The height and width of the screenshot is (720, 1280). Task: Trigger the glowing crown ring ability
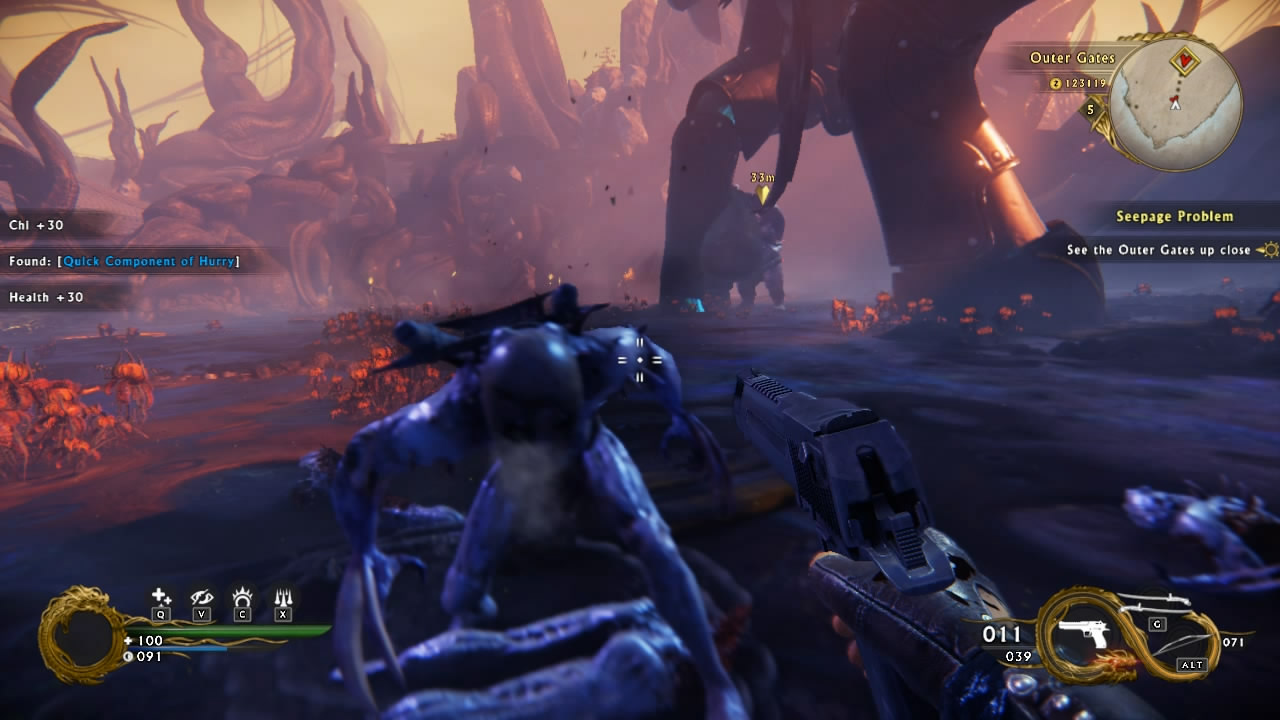(242, 597)
